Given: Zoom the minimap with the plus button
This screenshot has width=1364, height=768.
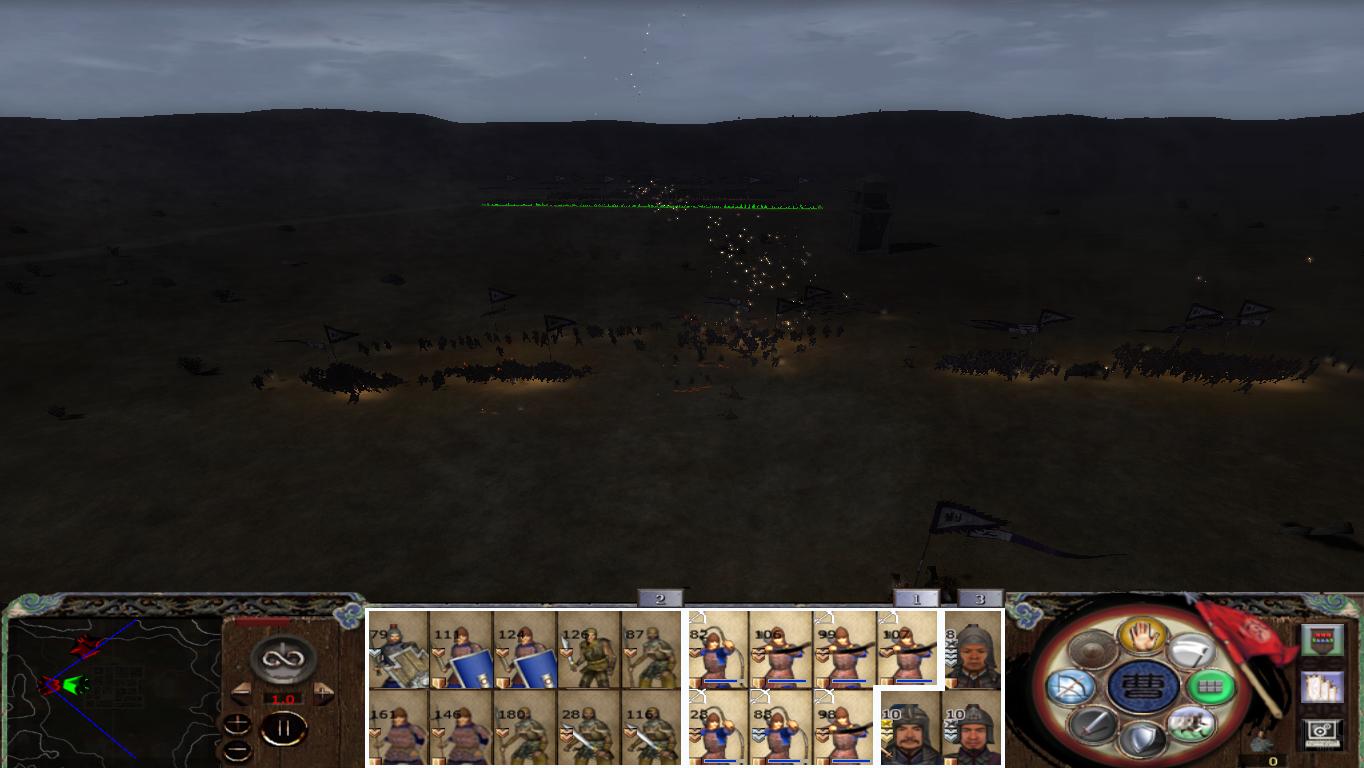Looking at the screenshot, I should point(237,723).
